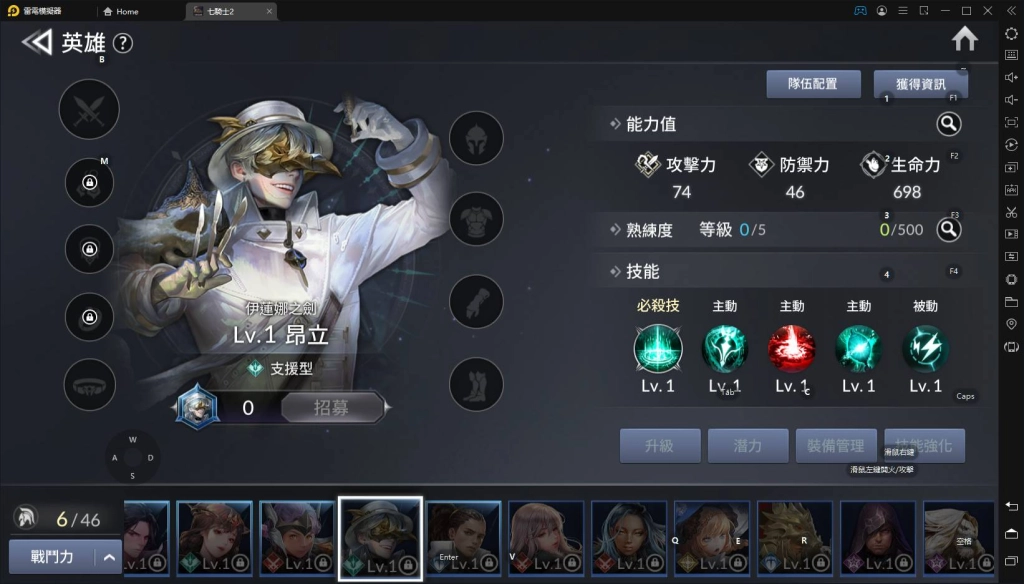Select the crossed-swords weapon slot

point(89,109)
